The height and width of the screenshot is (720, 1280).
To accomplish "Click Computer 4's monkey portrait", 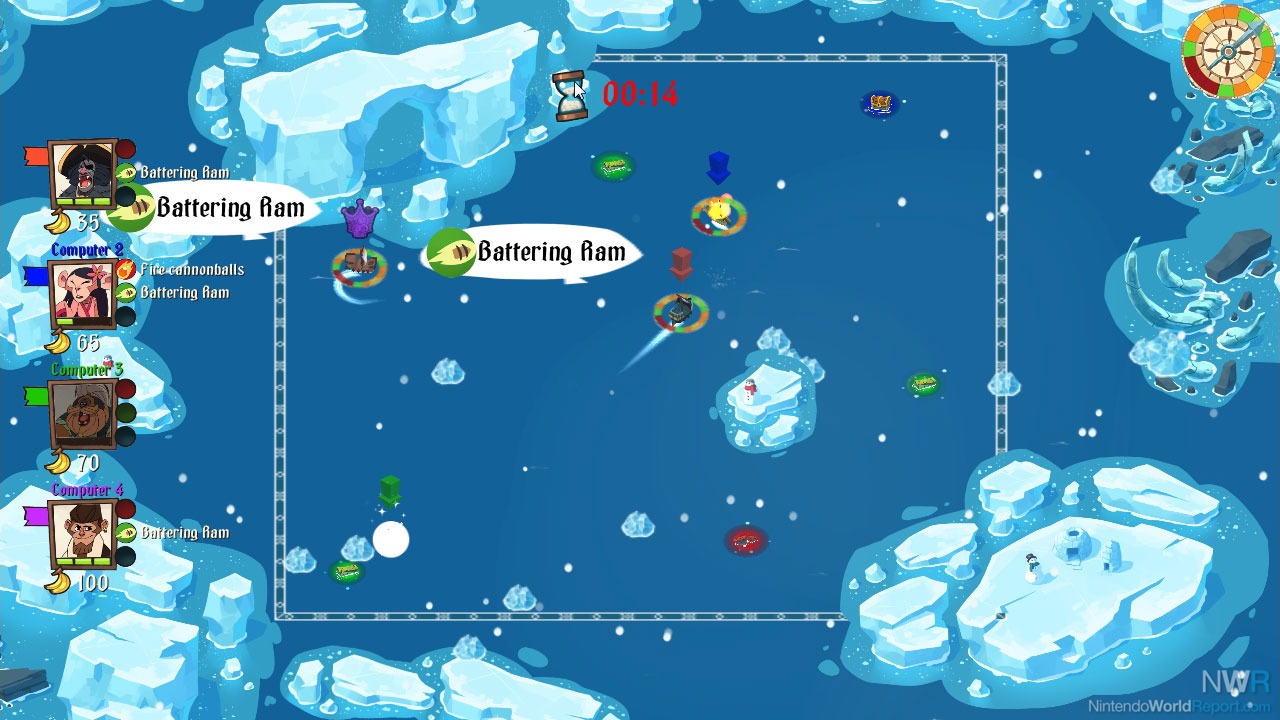I will tap(83, 533).
